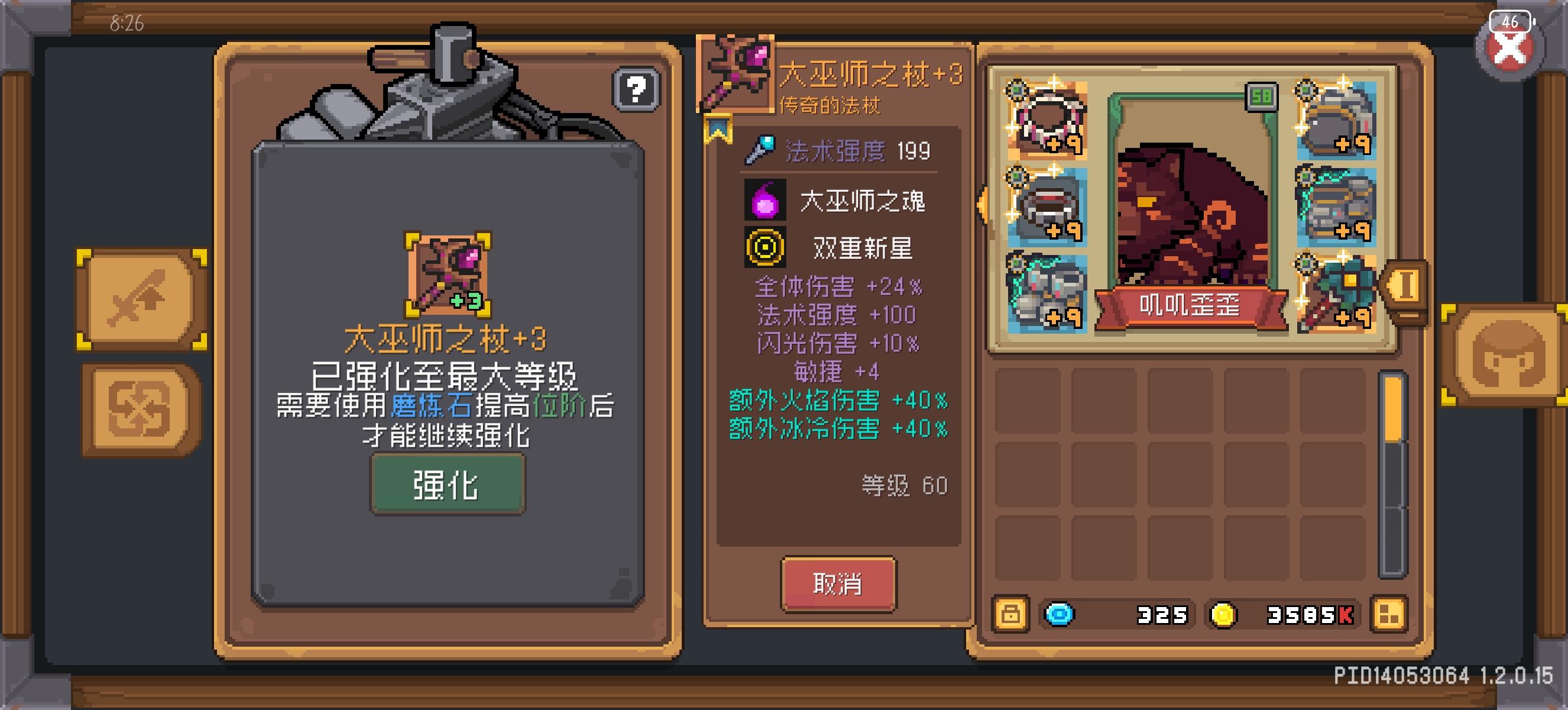Toggle the inventory lock icon
1568x710 pixels.
[1012, 615]
